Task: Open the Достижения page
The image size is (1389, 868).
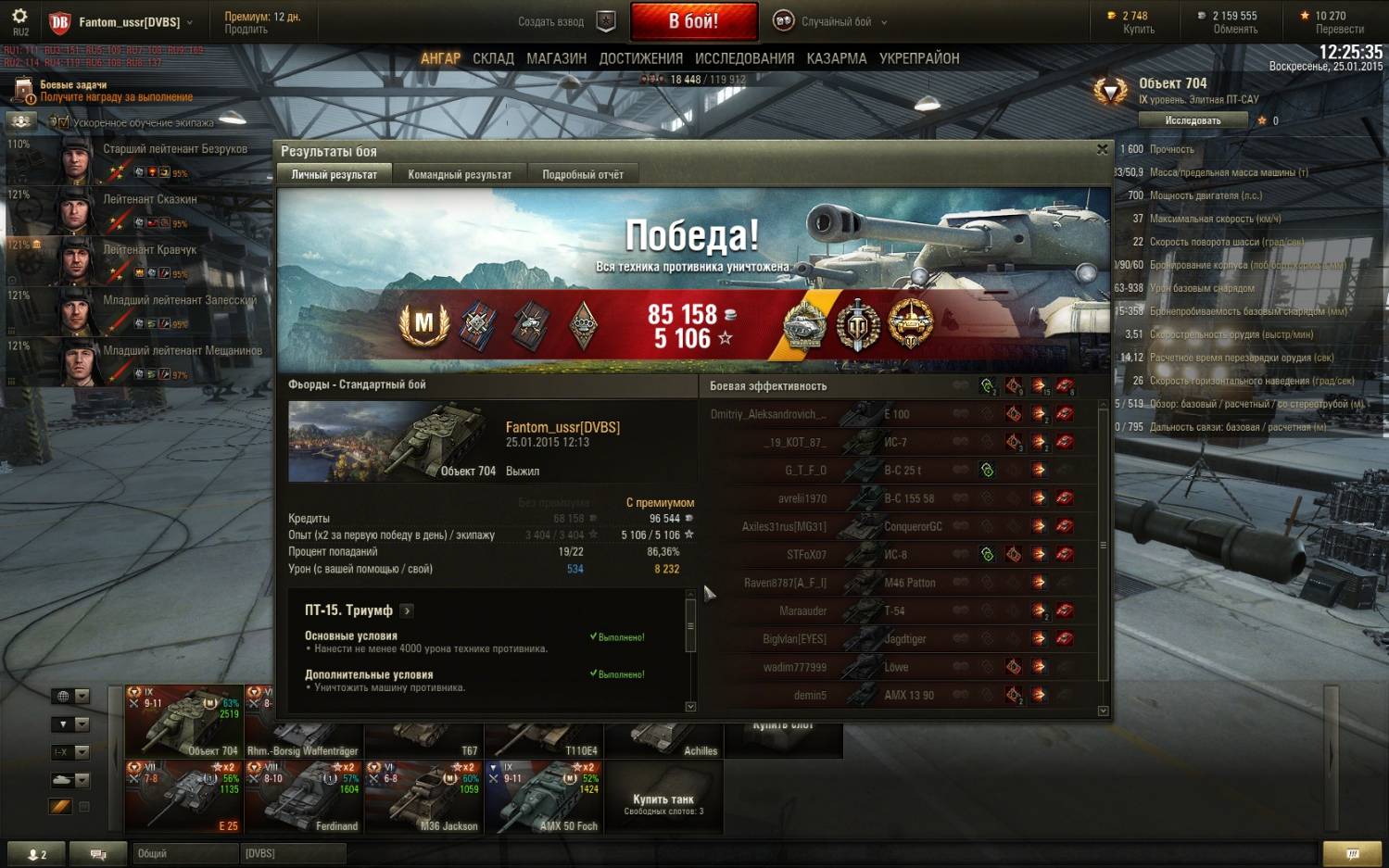Action: pyautogui.click(x=640, y=58)
